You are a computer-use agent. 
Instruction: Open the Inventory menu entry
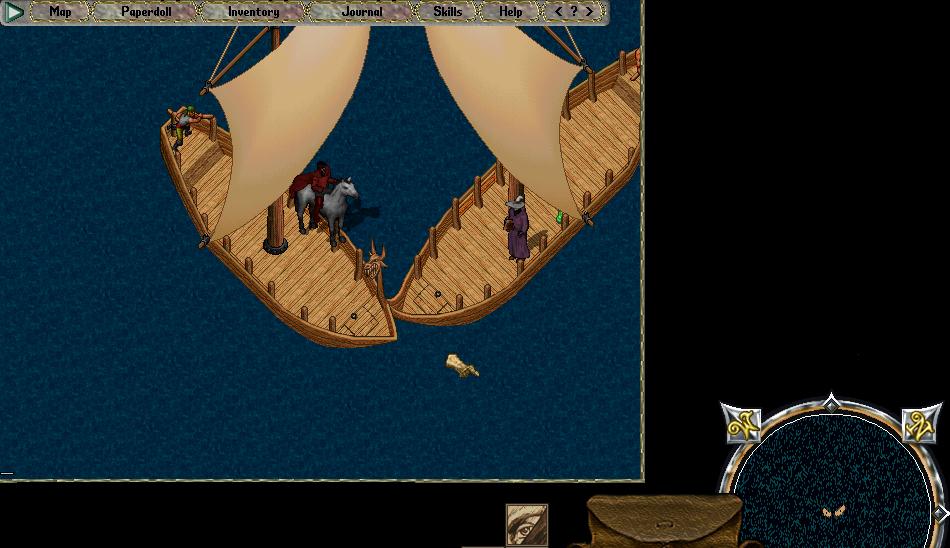[253, 12]
